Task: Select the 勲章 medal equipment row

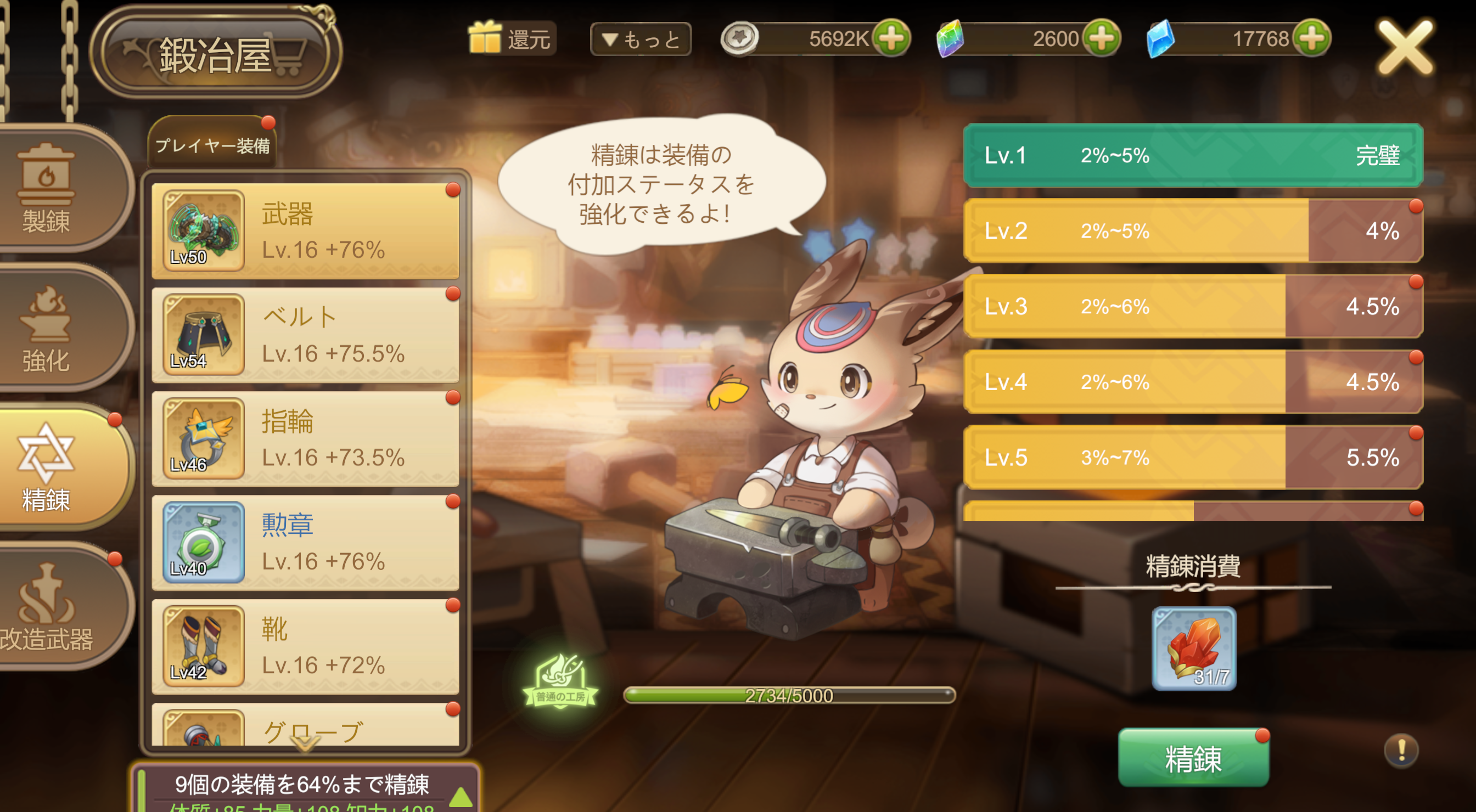Action: (305, 543)
